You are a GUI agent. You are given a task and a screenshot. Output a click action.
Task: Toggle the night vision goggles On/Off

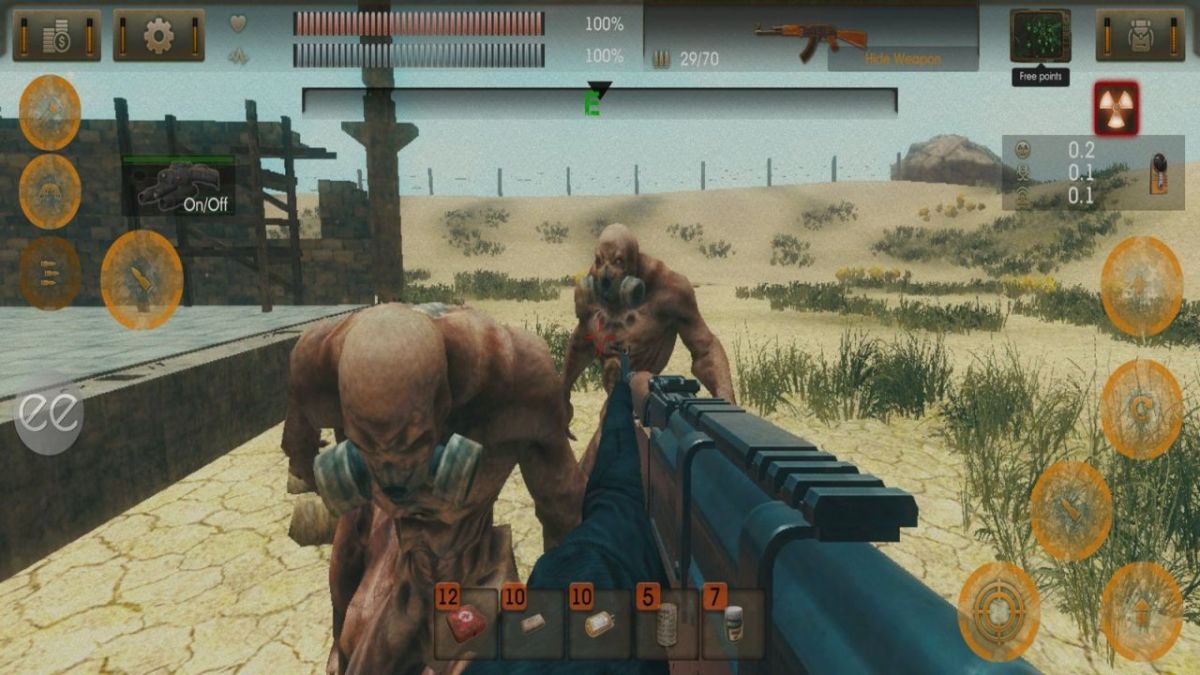(179, 187)
